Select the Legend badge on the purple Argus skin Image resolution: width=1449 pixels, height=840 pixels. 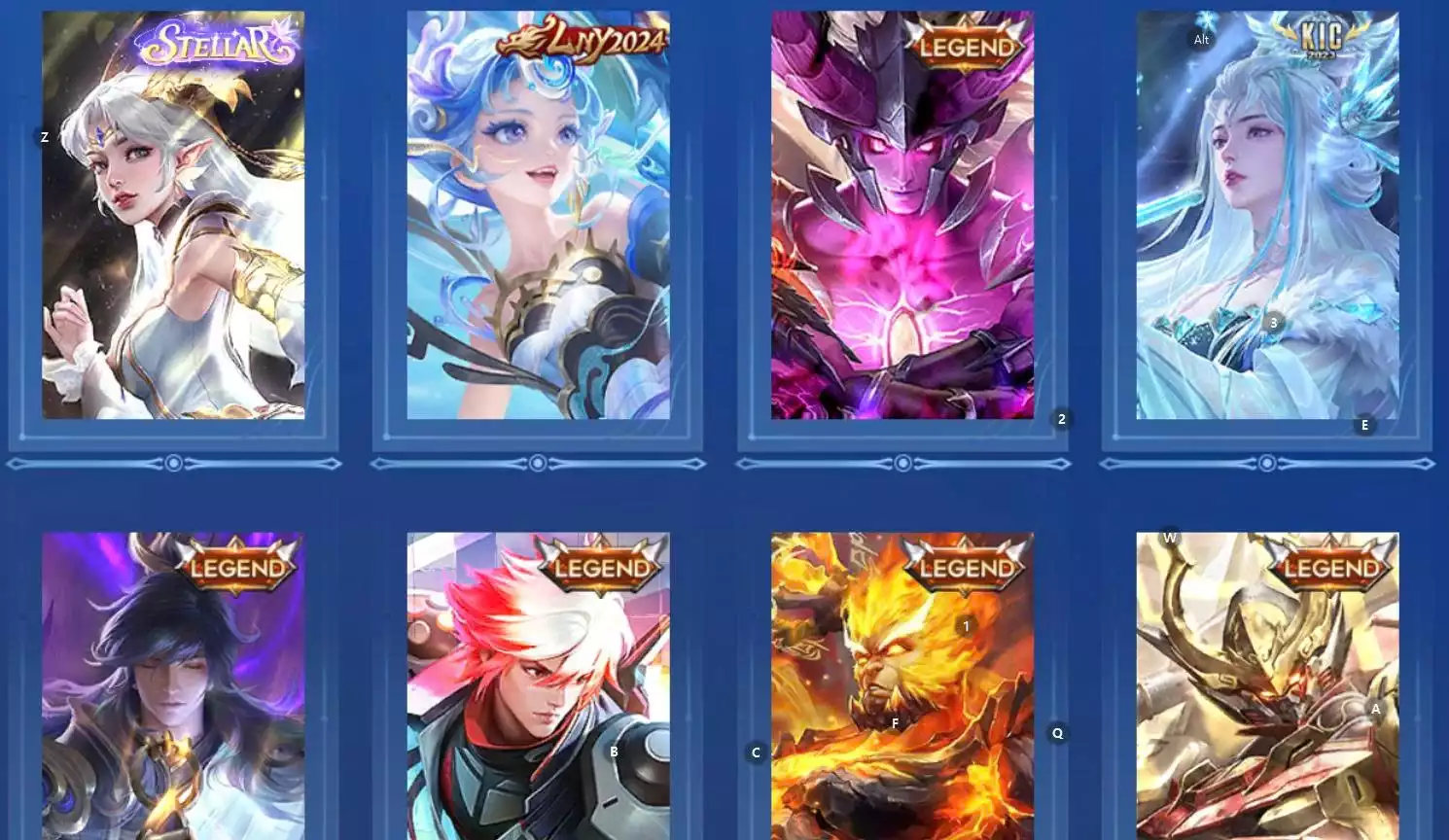(967, 45)
